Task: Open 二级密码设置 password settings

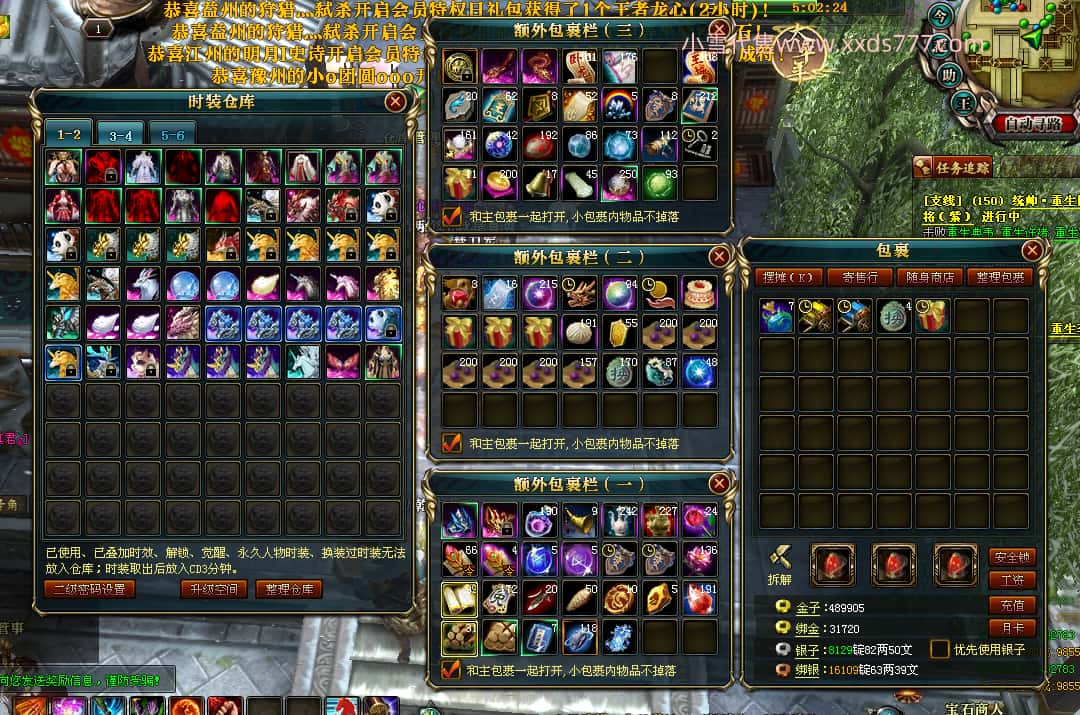Action: pyautogui.click(x=90, y=589)
